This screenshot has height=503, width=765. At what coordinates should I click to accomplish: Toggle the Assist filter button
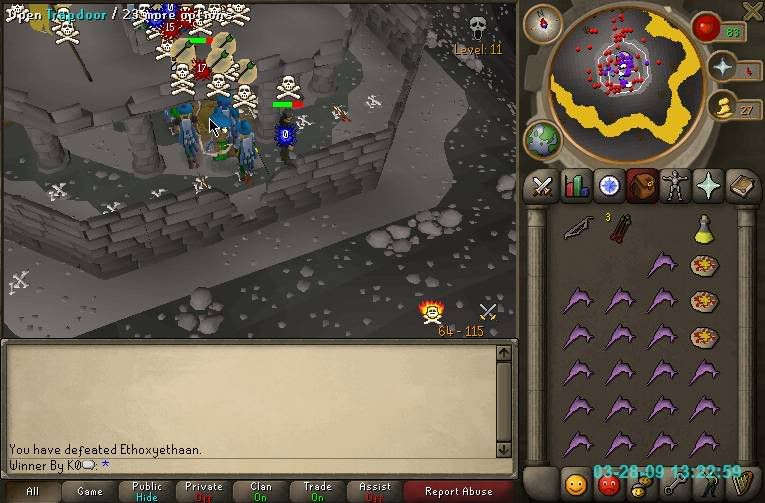(x=375, y=491)
